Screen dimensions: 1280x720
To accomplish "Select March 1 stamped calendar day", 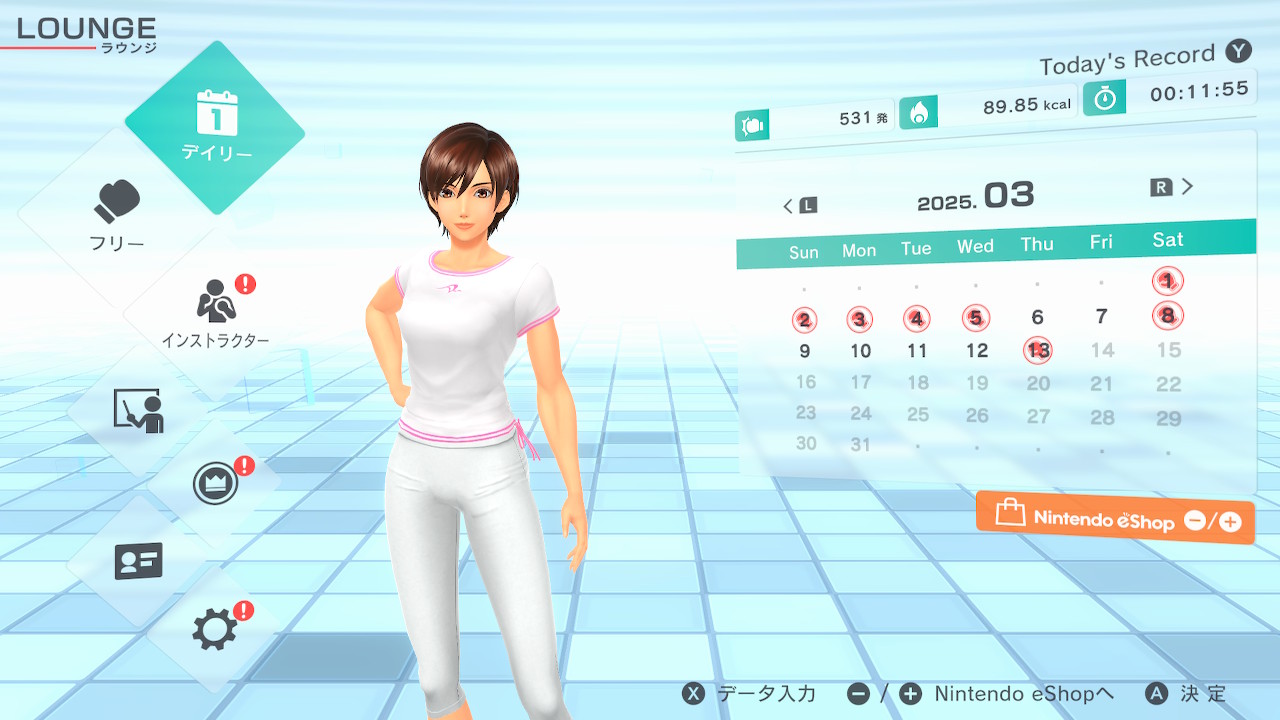I will (1167, 281).
